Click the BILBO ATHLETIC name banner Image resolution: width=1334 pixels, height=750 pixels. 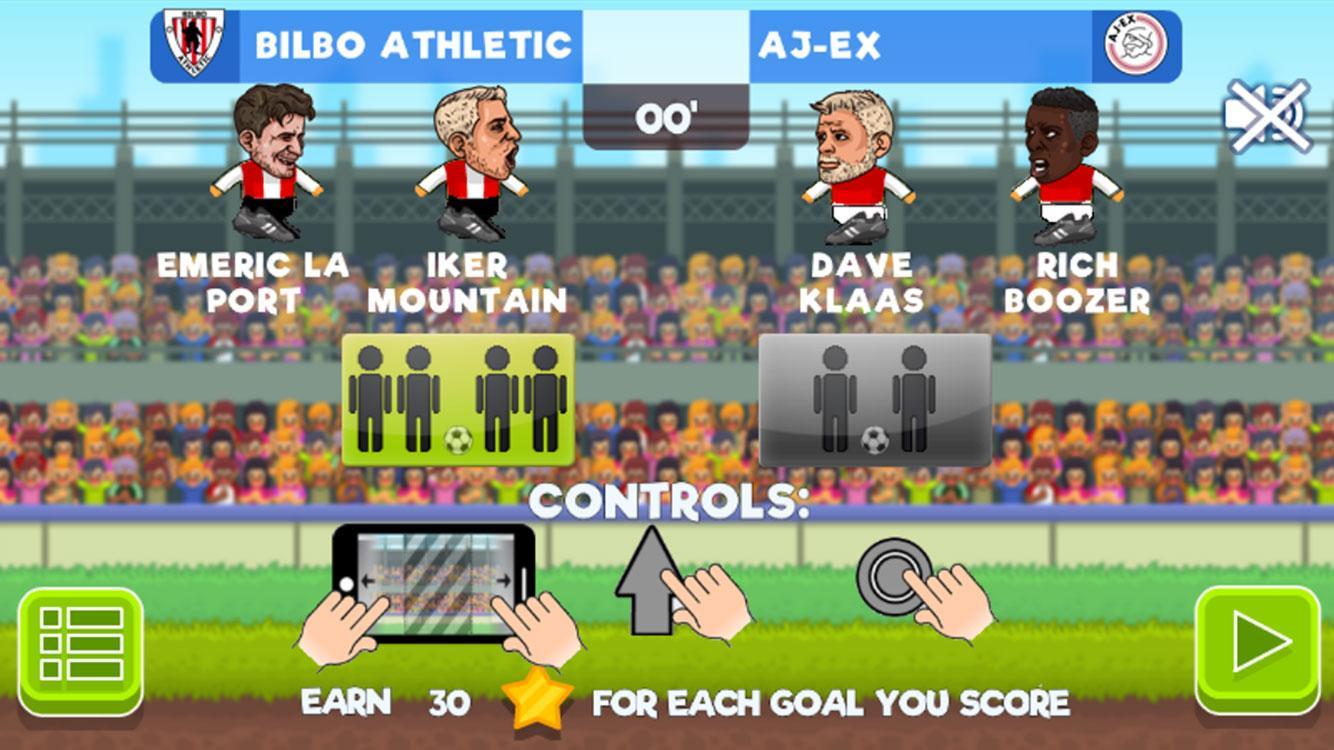point(413,43)
